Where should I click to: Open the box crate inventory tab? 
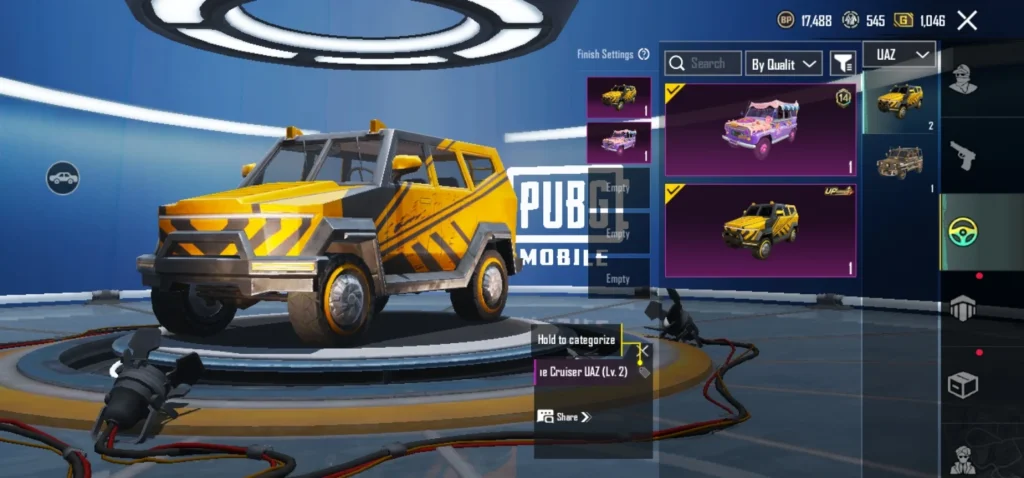pyautogui.click(x=963, y=385)
